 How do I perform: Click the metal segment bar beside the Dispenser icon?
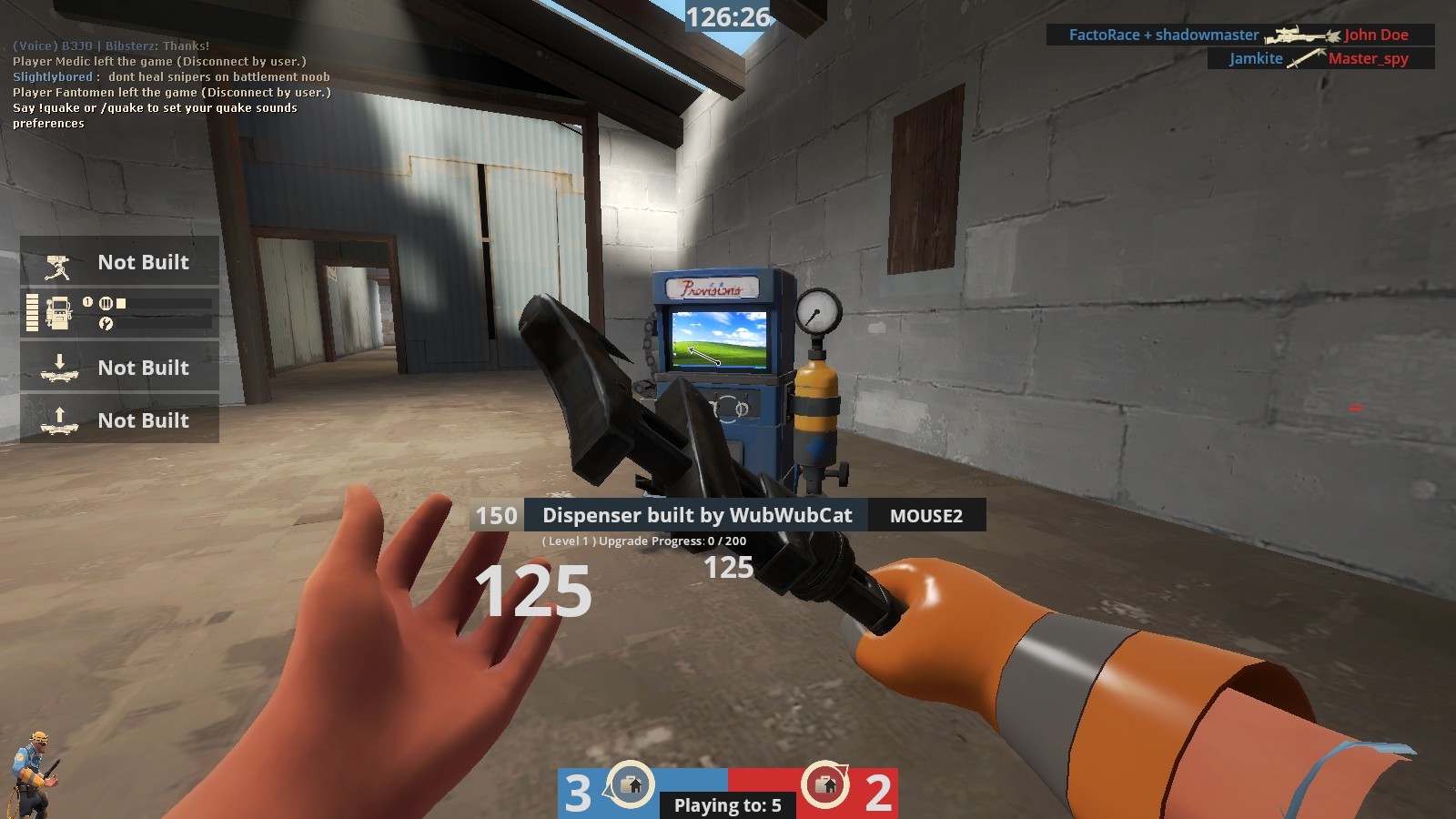(32, 313)
